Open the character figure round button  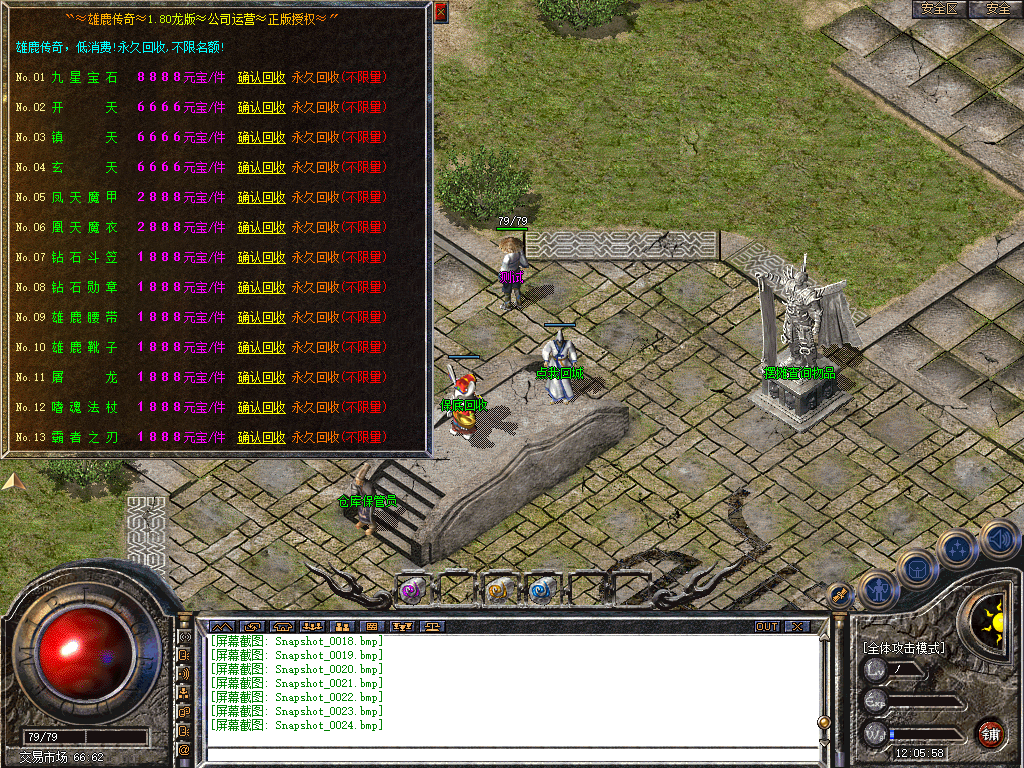[x=879, y=589]
